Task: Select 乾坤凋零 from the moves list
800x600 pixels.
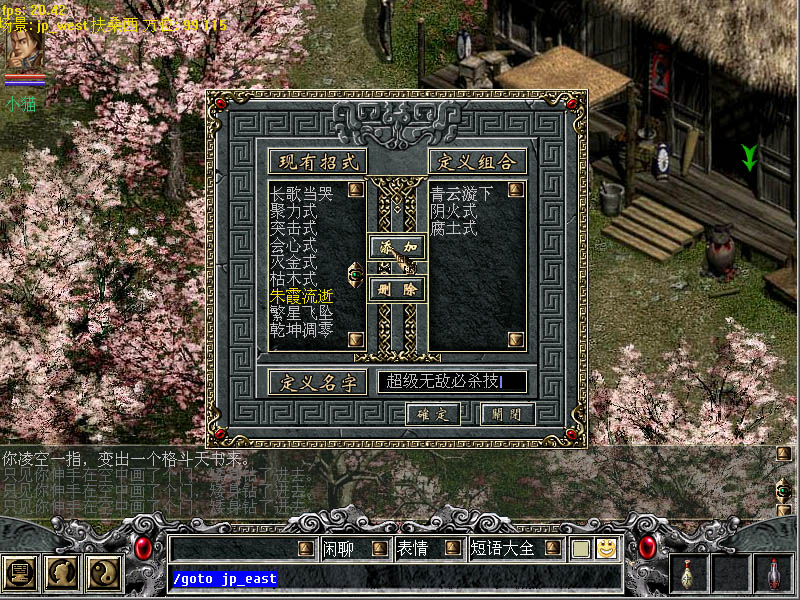Action: pyautogui.click(x=301, y=330)
